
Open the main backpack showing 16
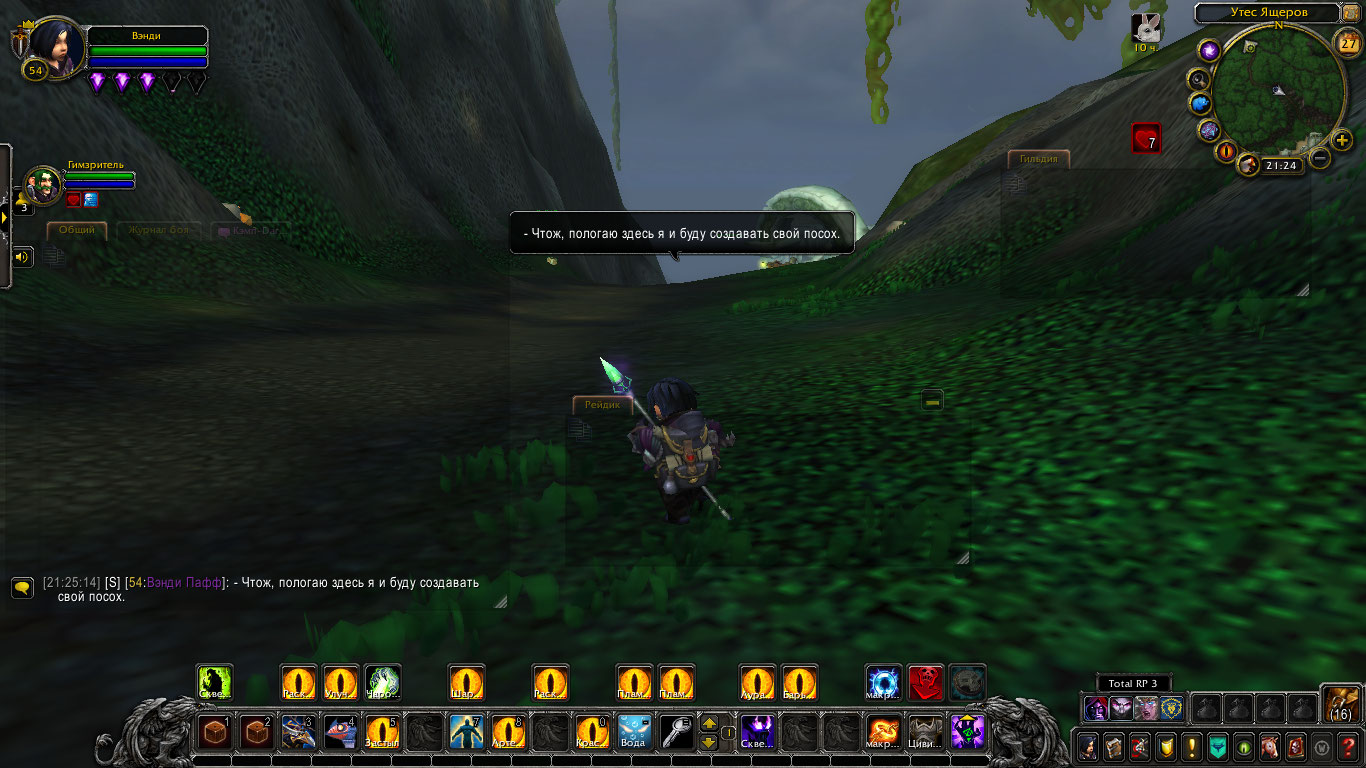(1340, 703)
